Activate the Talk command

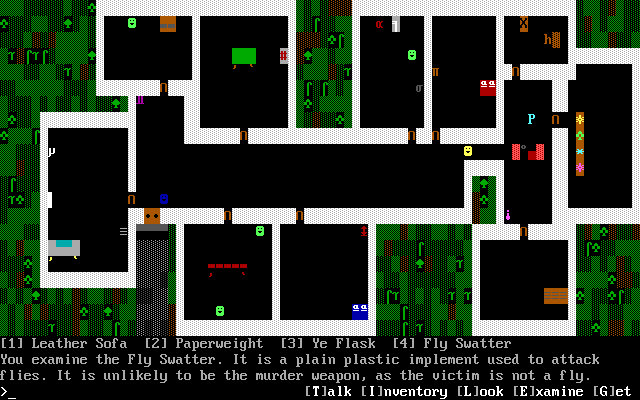(x=328, y=392)
